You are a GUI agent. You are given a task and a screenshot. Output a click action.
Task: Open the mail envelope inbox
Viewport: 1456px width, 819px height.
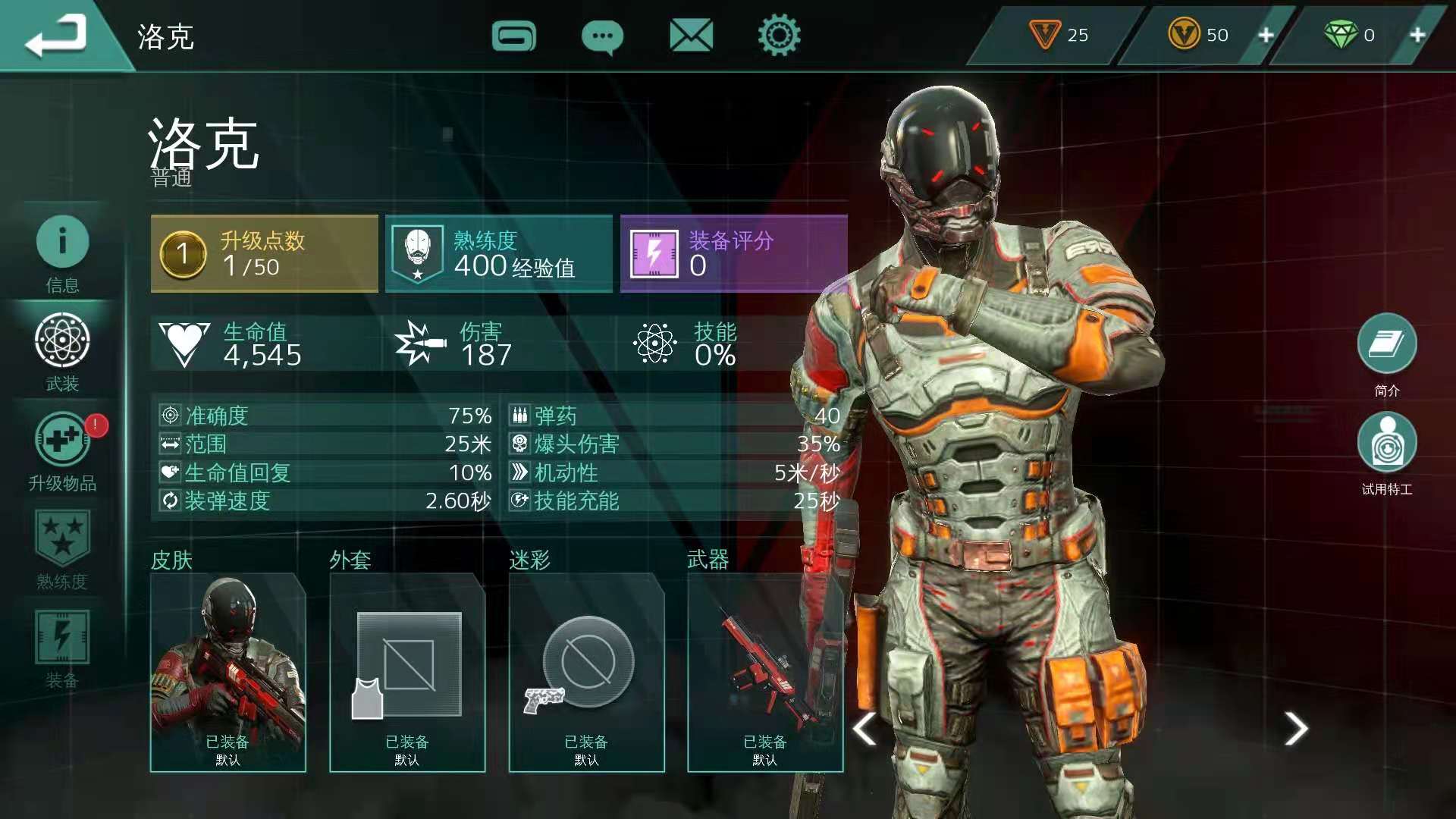click(x=691, y=36)
